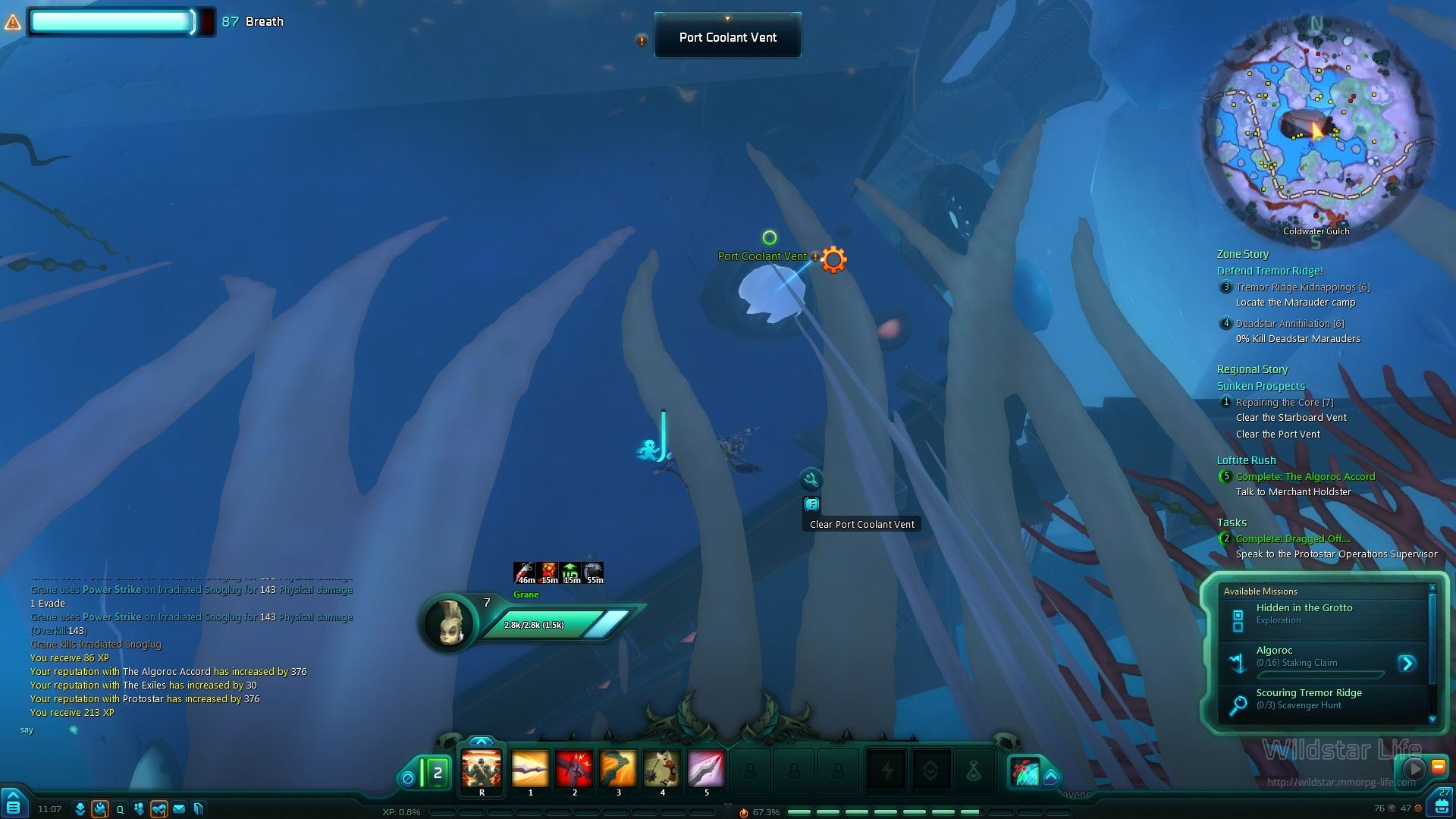Open the path ability globe icon
1456x819 pixels.
coord(1025,772)
